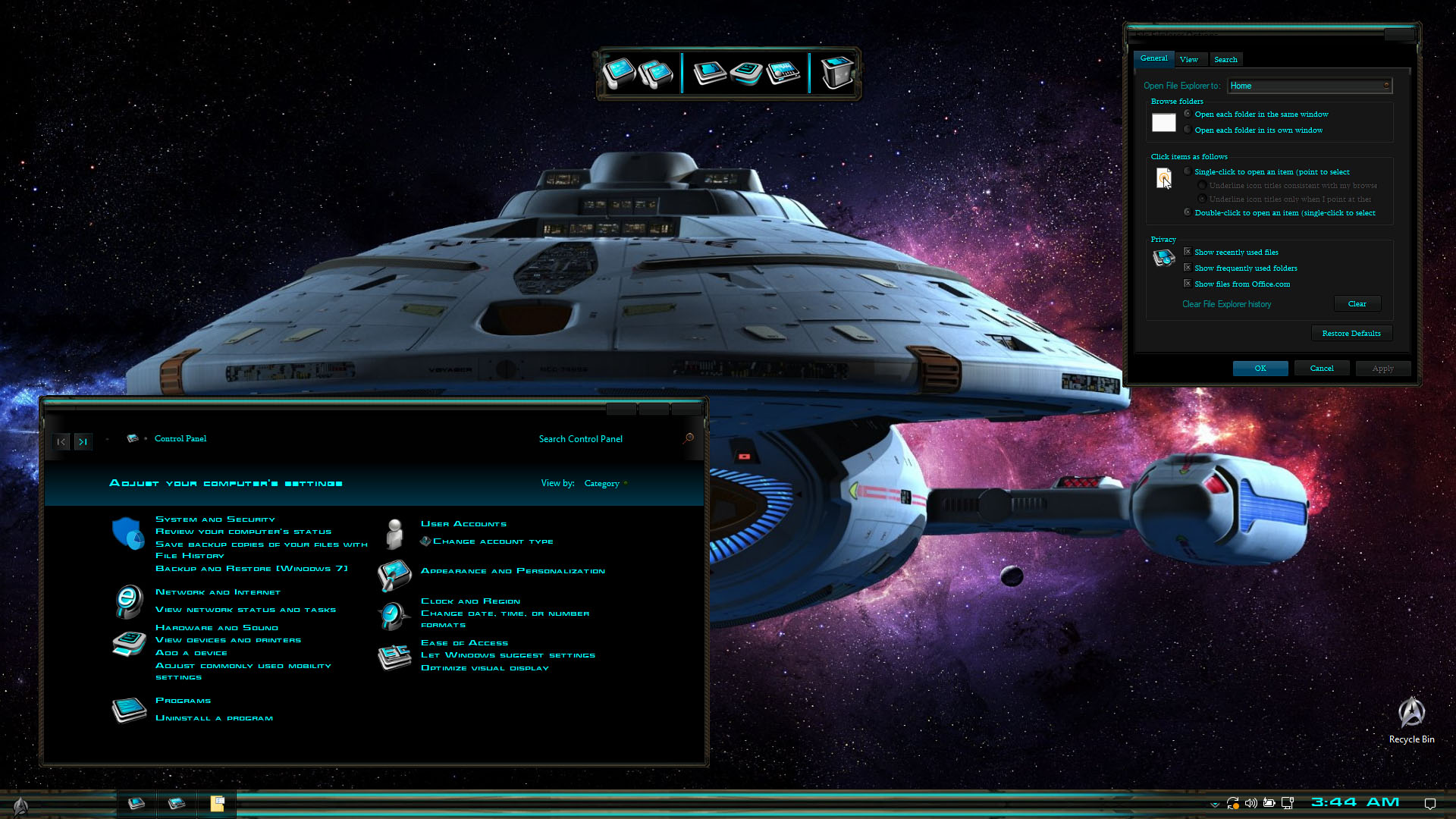Choose single-click to open an item
The height and width of the screenshot is (819, 1456).
tap(1188, 171)
